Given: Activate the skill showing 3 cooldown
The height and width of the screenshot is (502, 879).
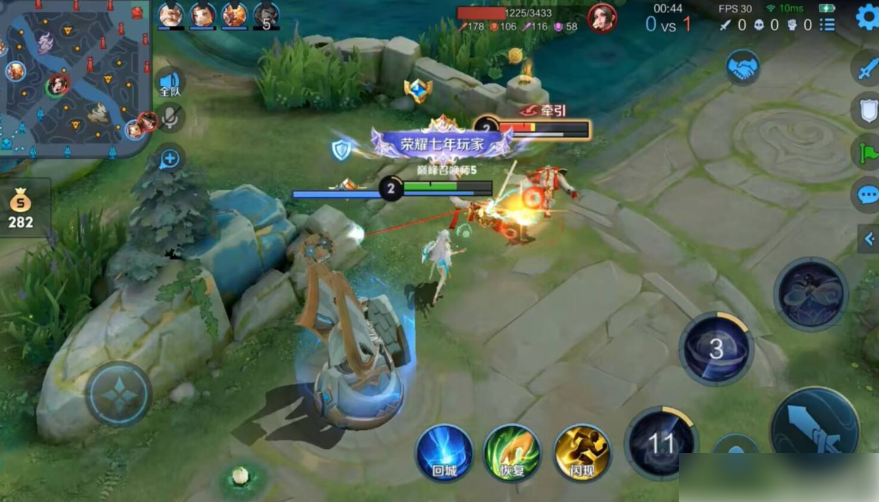Looking at the screenshot, I should (x=716, y=349).
